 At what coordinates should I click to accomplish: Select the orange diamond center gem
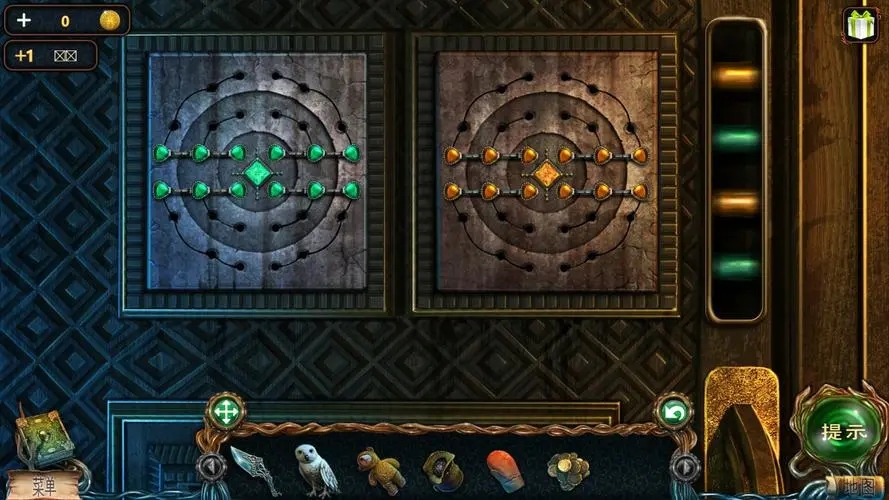click(x=545, y=174)
